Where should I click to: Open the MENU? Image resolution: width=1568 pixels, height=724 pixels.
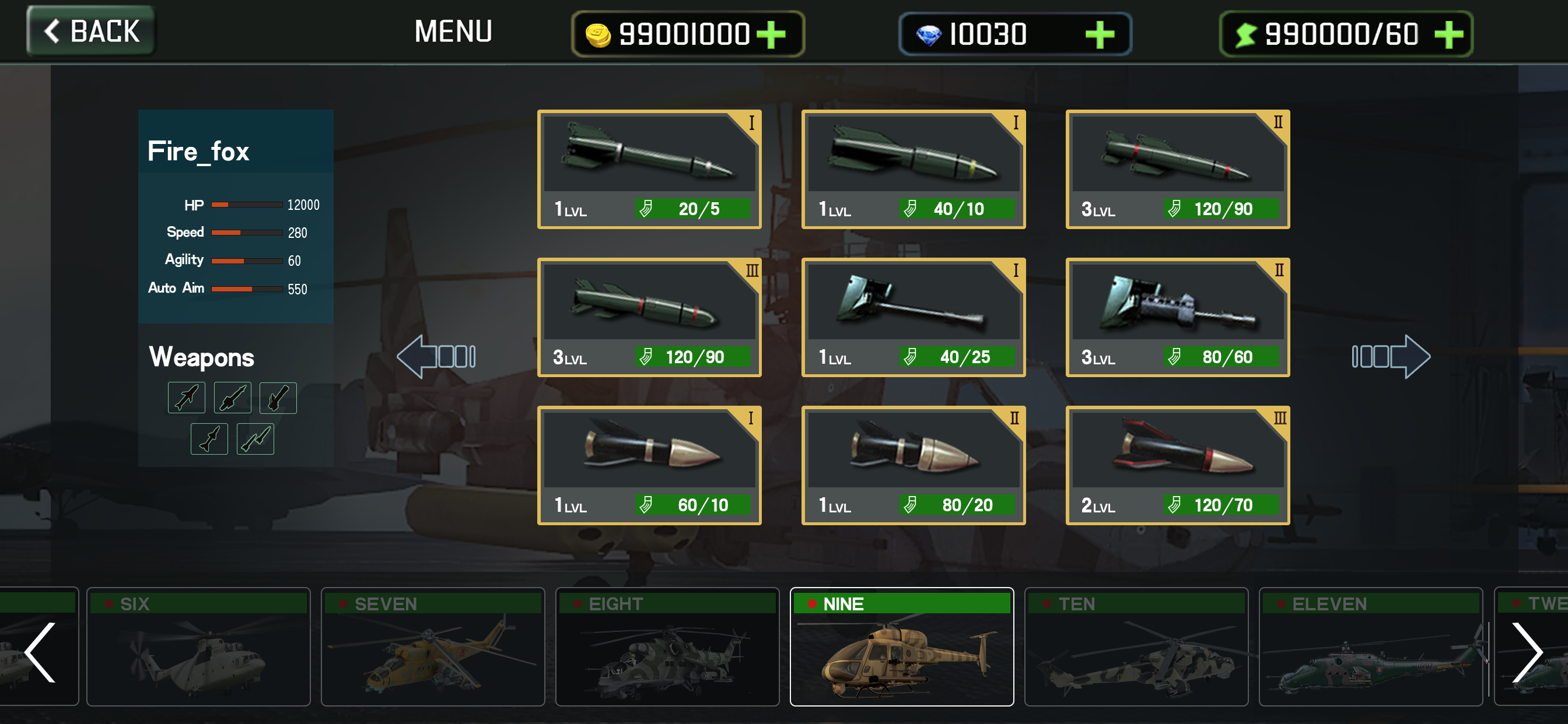pyautogui.click(x=453, y=31)
